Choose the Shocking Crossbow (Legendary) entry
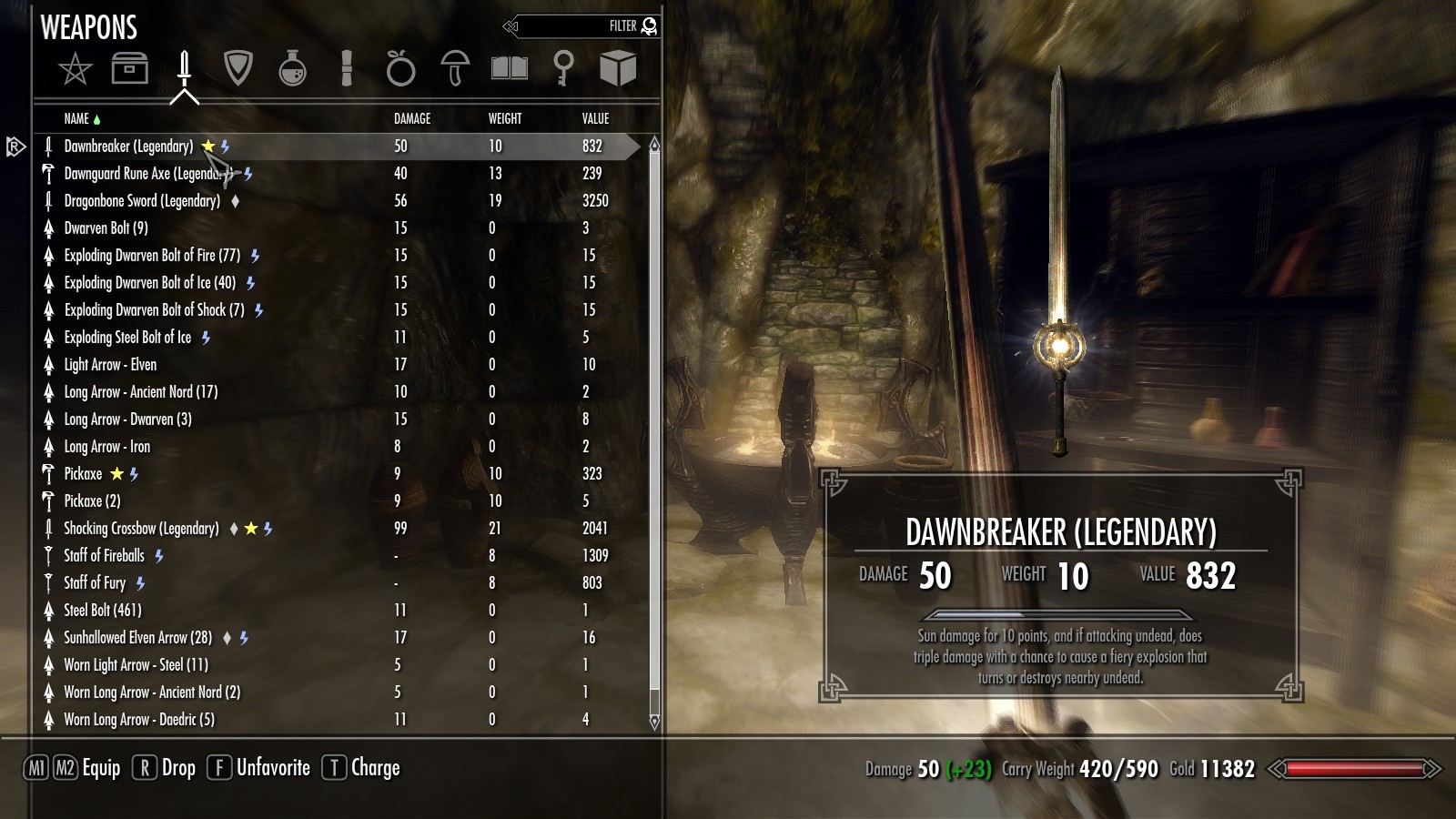The height and width of the screenshot is (819, 1456). [141, 529]
